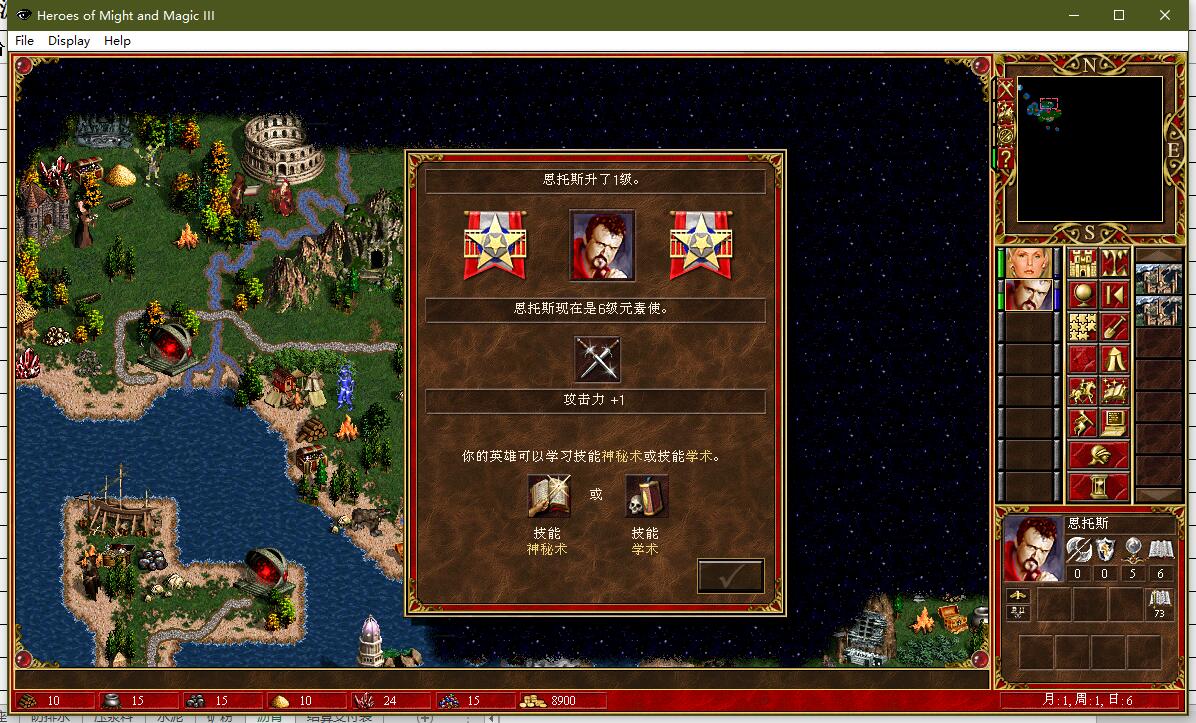Click the move hero horseman button
The height and width of the screenshot is (723, 1196).
(x=1083, y=391)
